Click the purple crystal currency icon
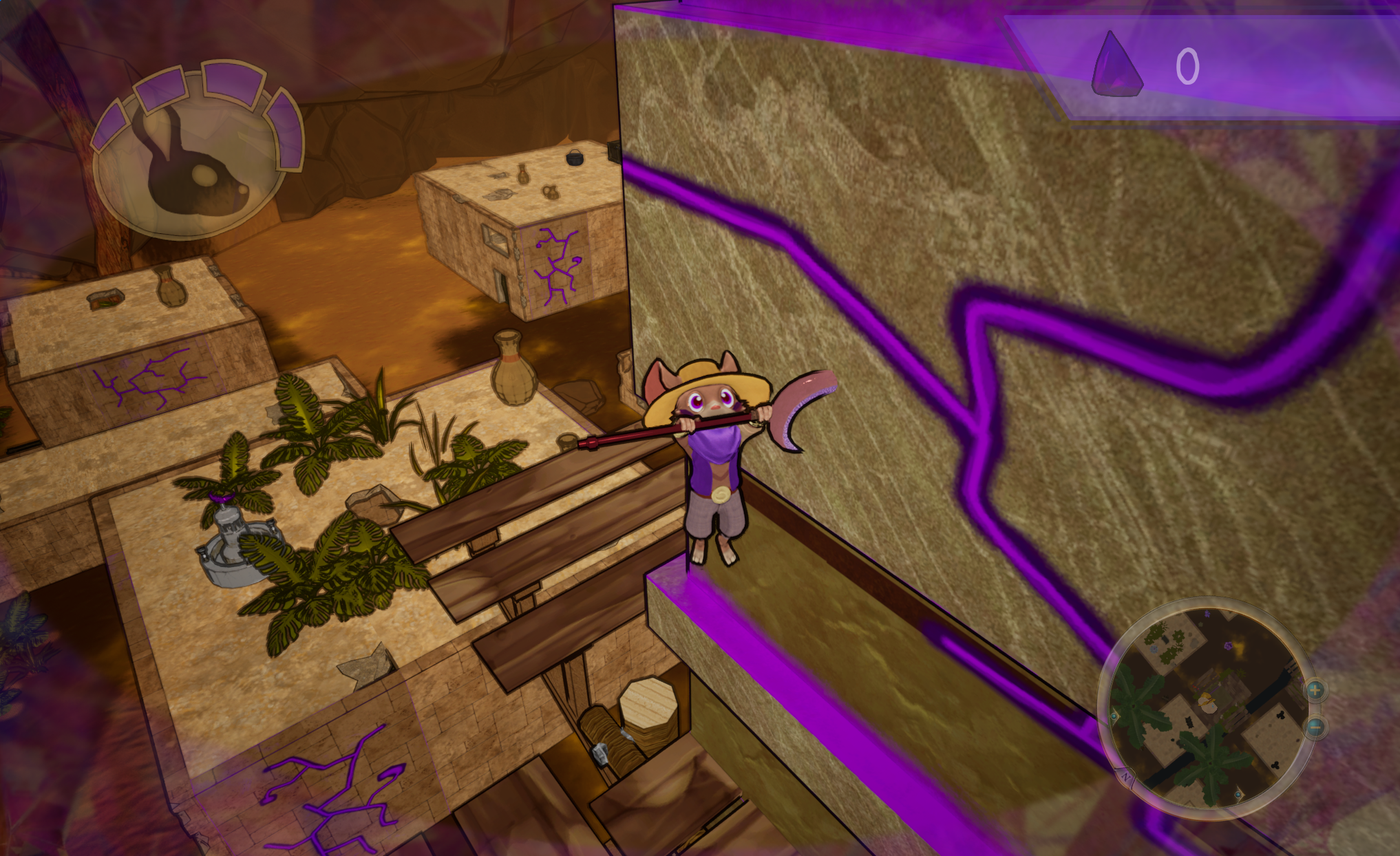Screen dimensions: 1400x856 tap(1116, 65)
